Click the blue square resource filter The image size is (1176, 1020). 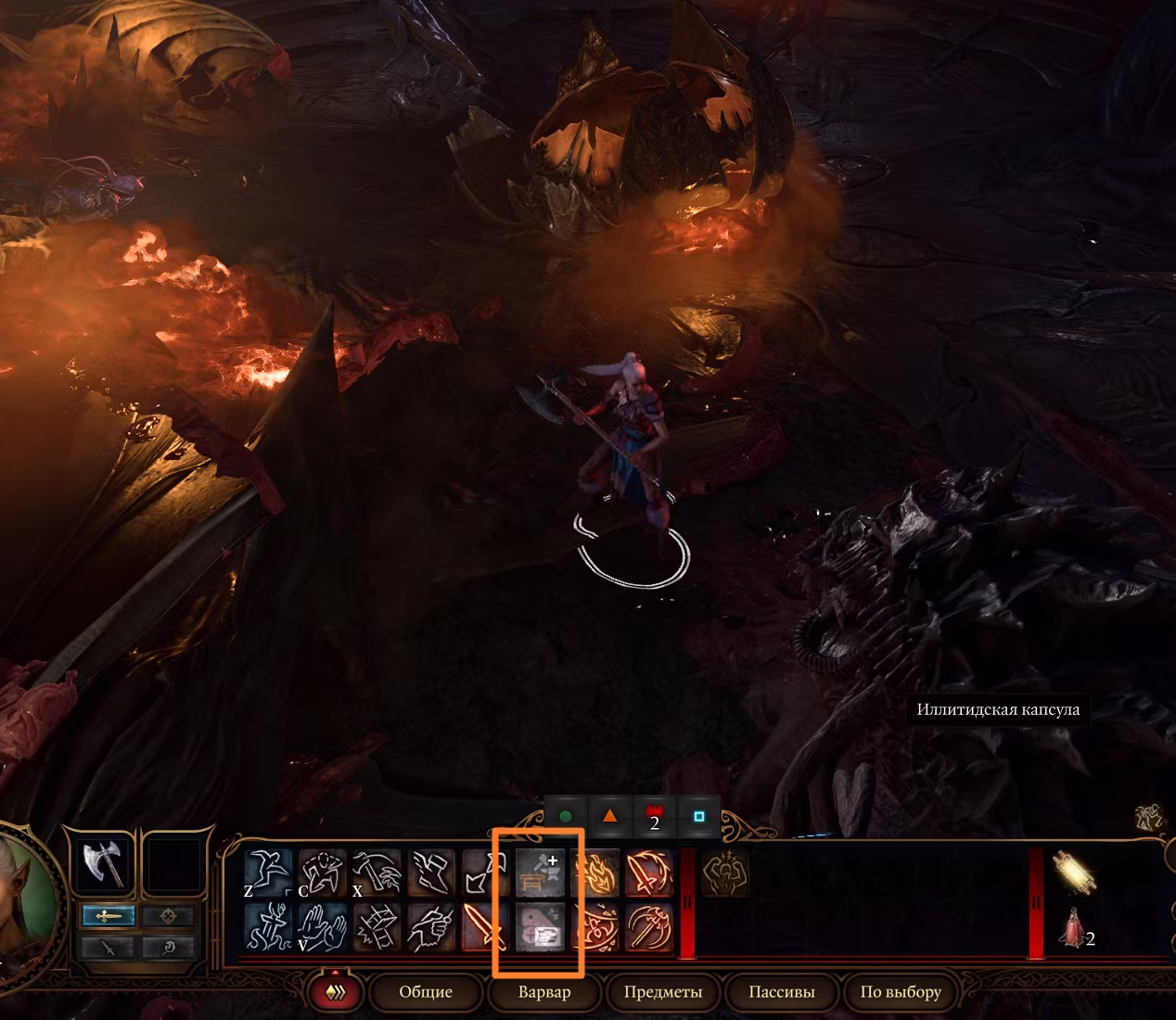click(699, 817)
